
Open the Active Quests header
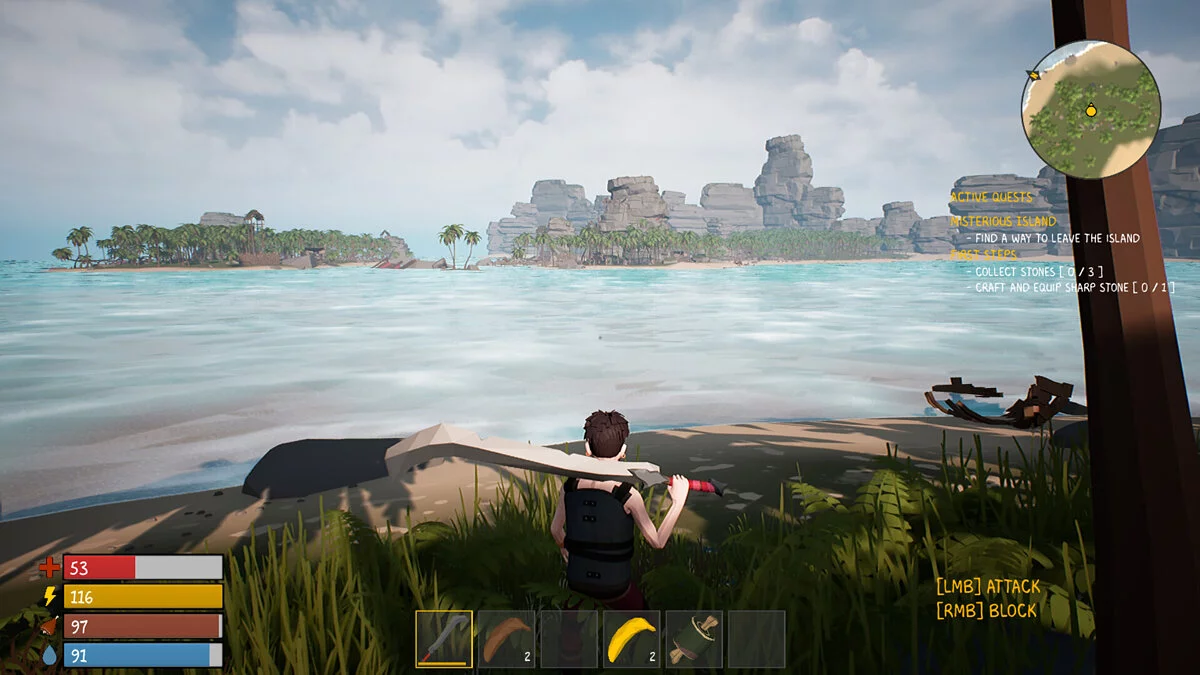991,197
